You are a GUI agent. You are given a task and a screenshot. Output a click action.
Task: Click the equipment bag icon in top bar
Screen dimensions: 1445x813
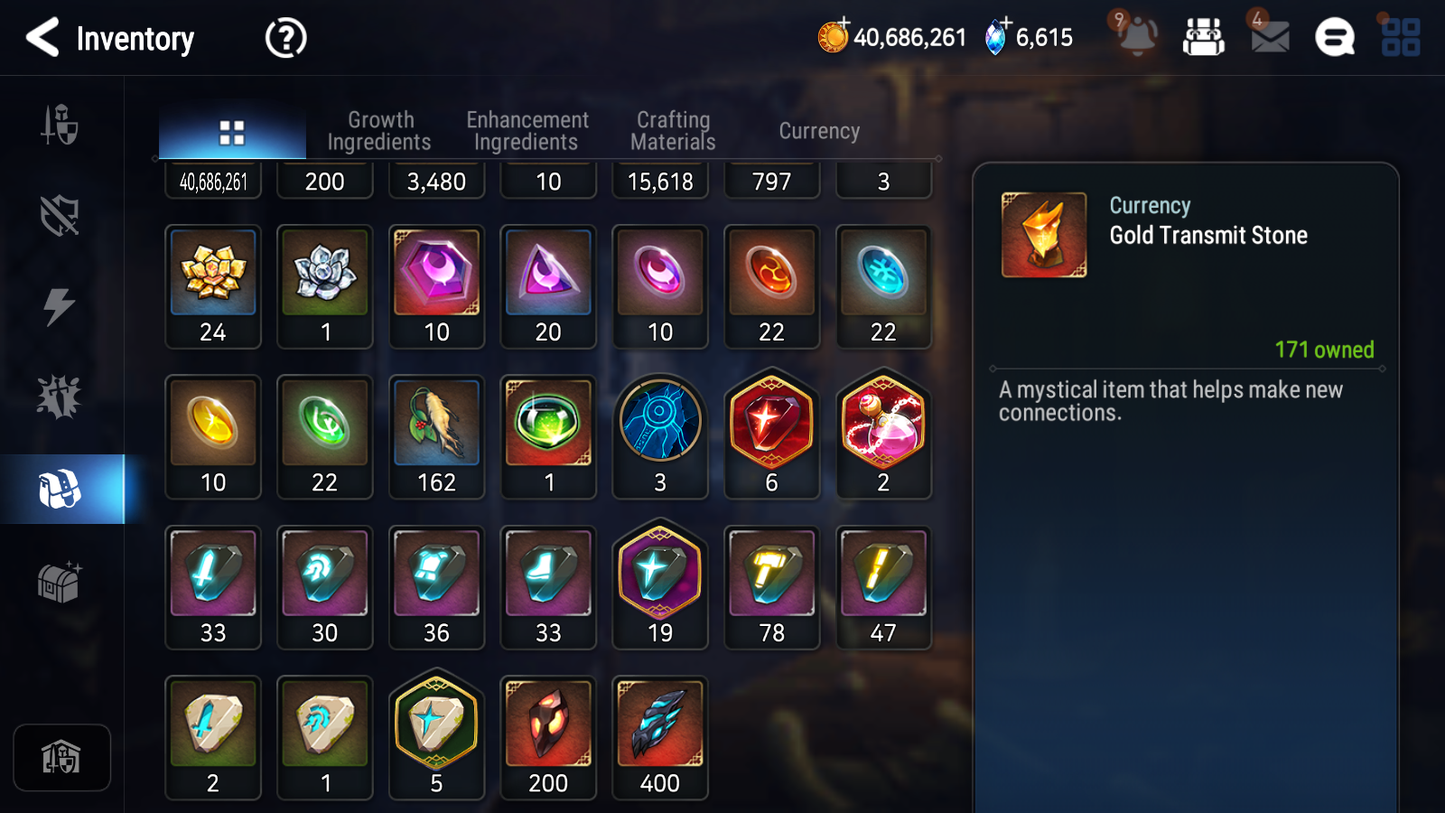[1203, 37]
